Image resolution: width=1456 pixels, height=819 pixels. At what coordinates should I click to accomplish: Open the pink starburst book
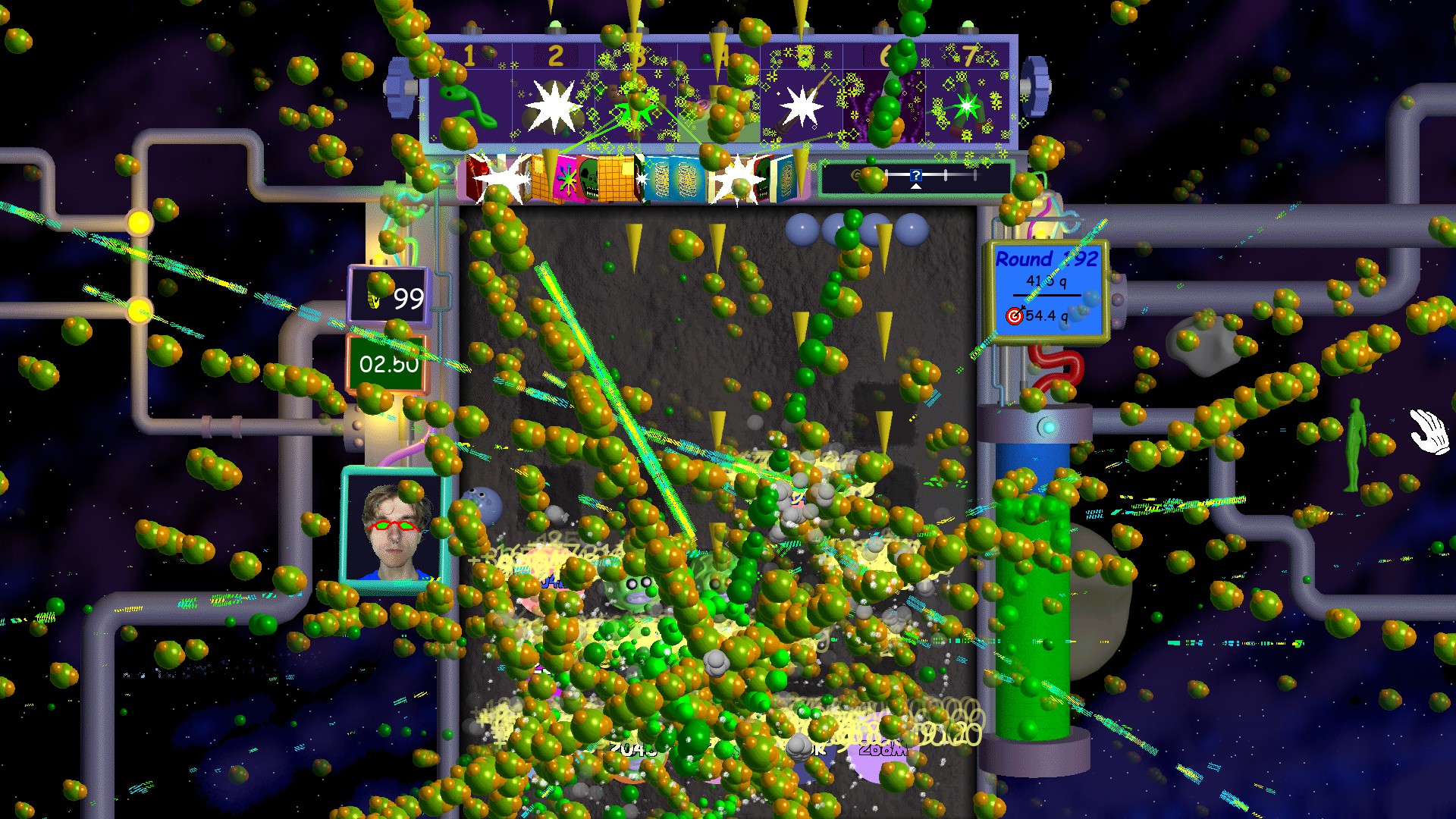coord(566,180)
